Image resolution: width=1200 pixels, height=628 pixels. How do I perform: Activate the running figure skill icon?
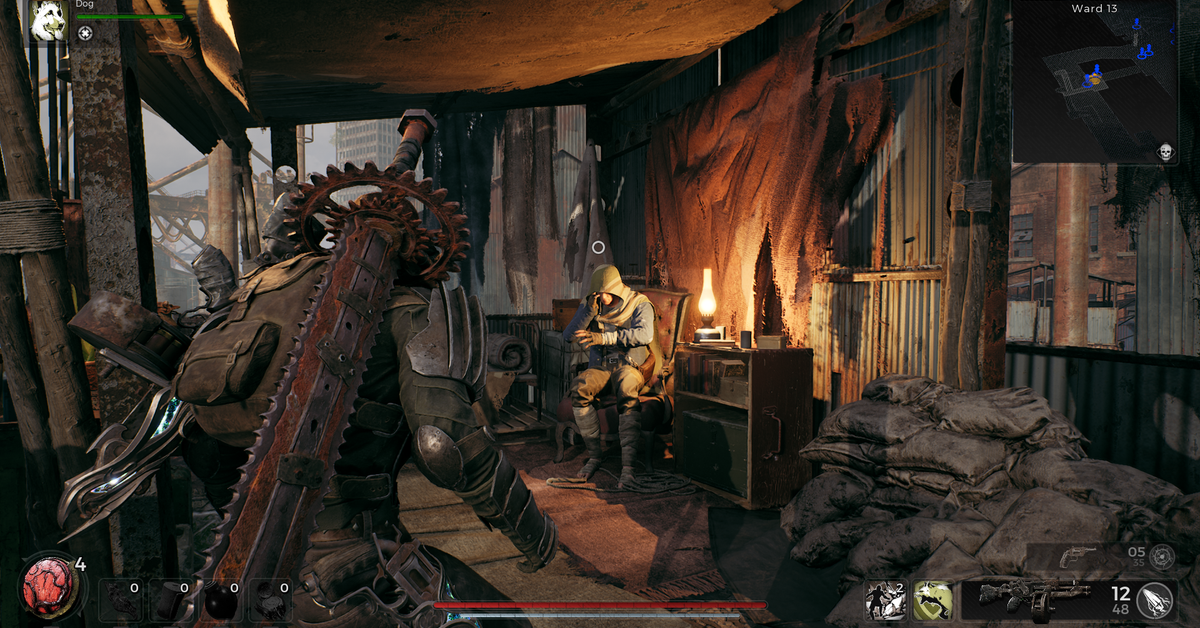point(886,600)
